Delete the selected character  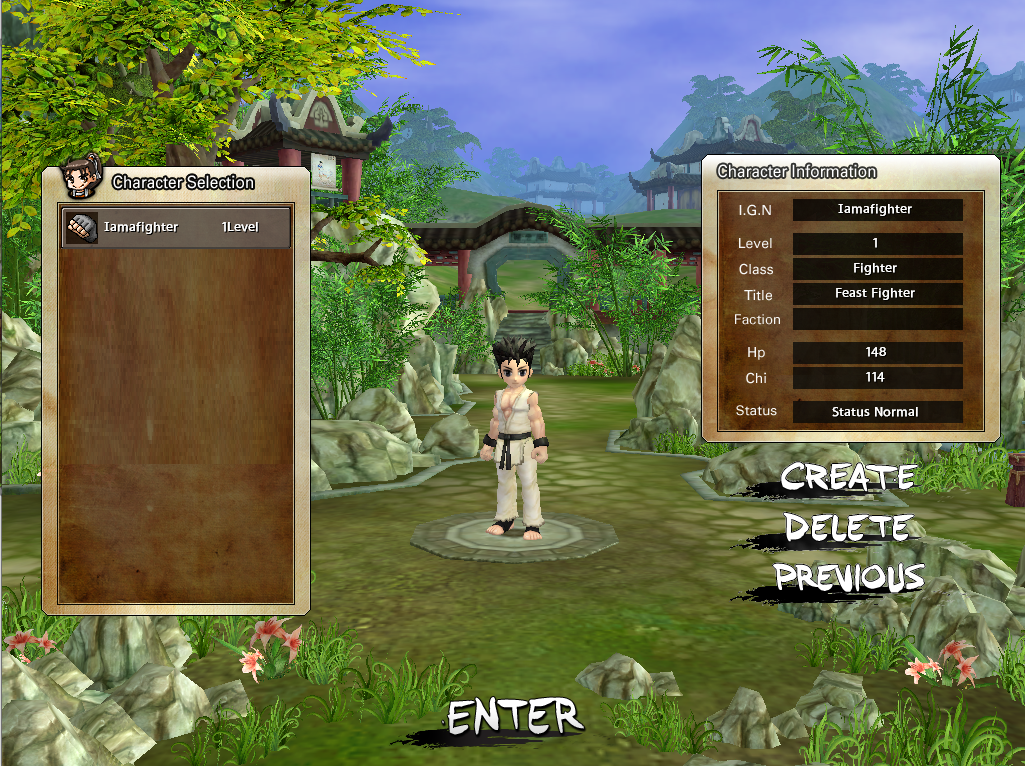[846, 527]
